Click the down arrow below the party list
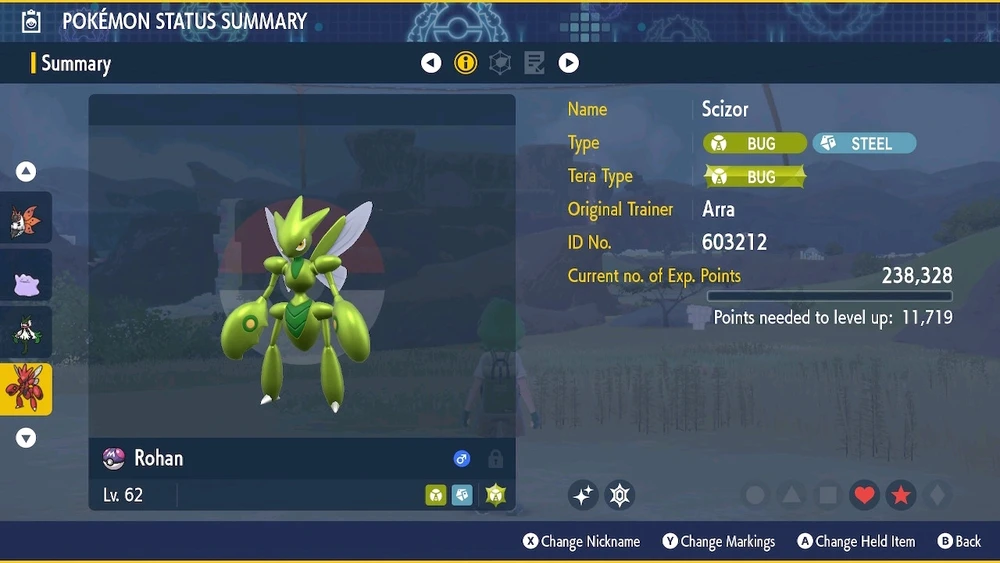 tap(26, 438)
